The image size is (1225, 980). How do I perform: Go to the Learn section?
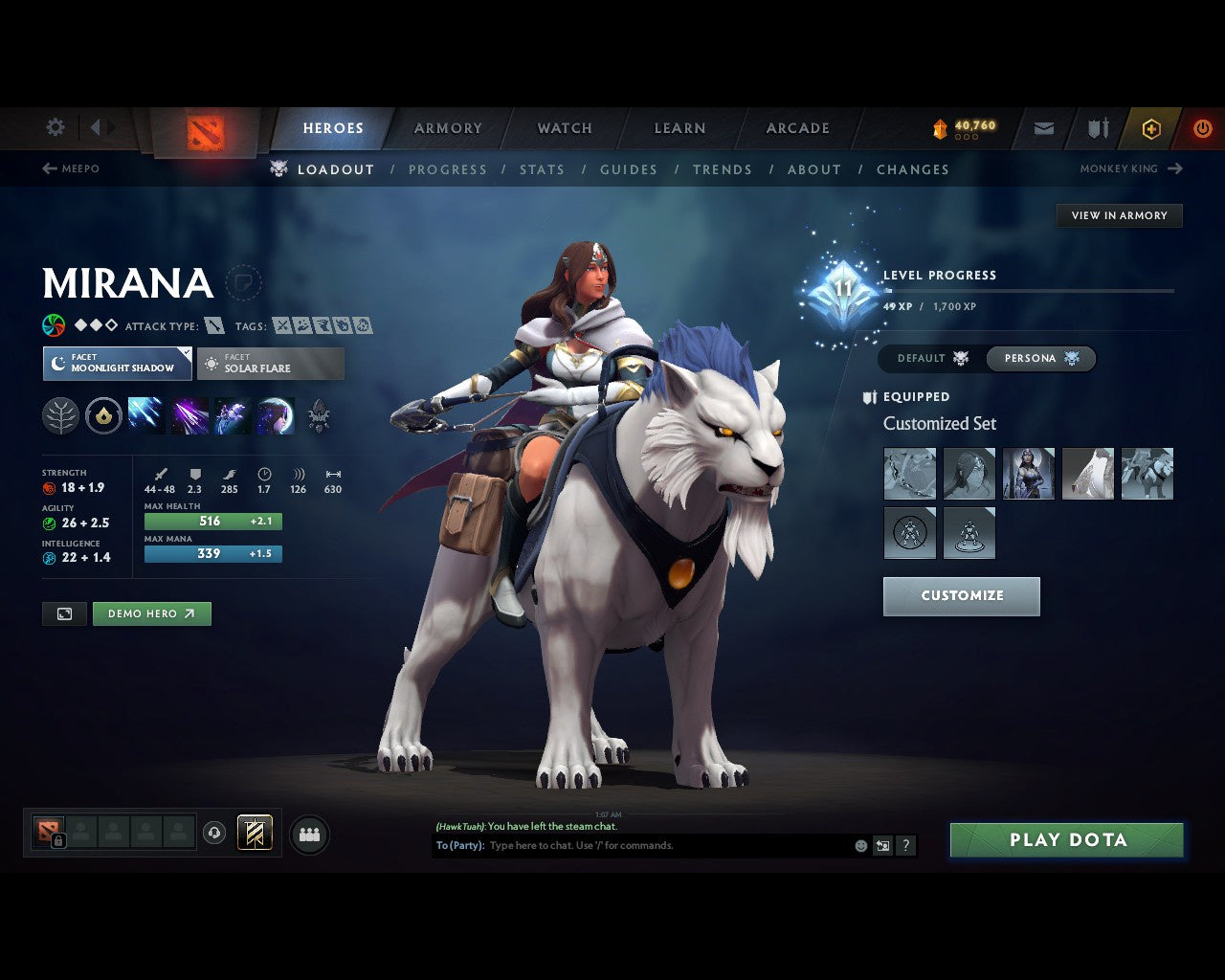pos(679,128)
